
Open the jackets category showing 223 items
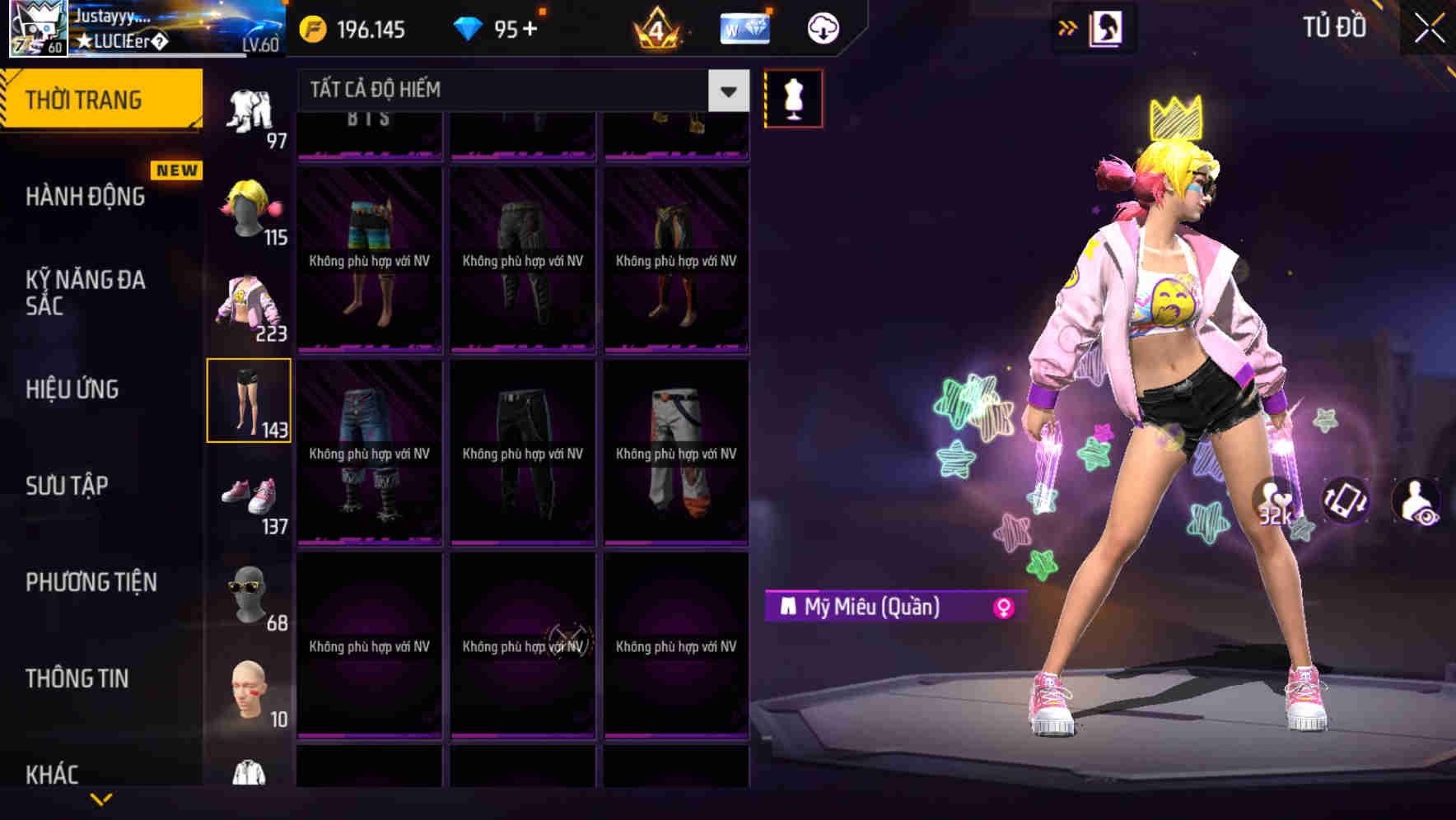pyautogui.click(x=250, y=305)
